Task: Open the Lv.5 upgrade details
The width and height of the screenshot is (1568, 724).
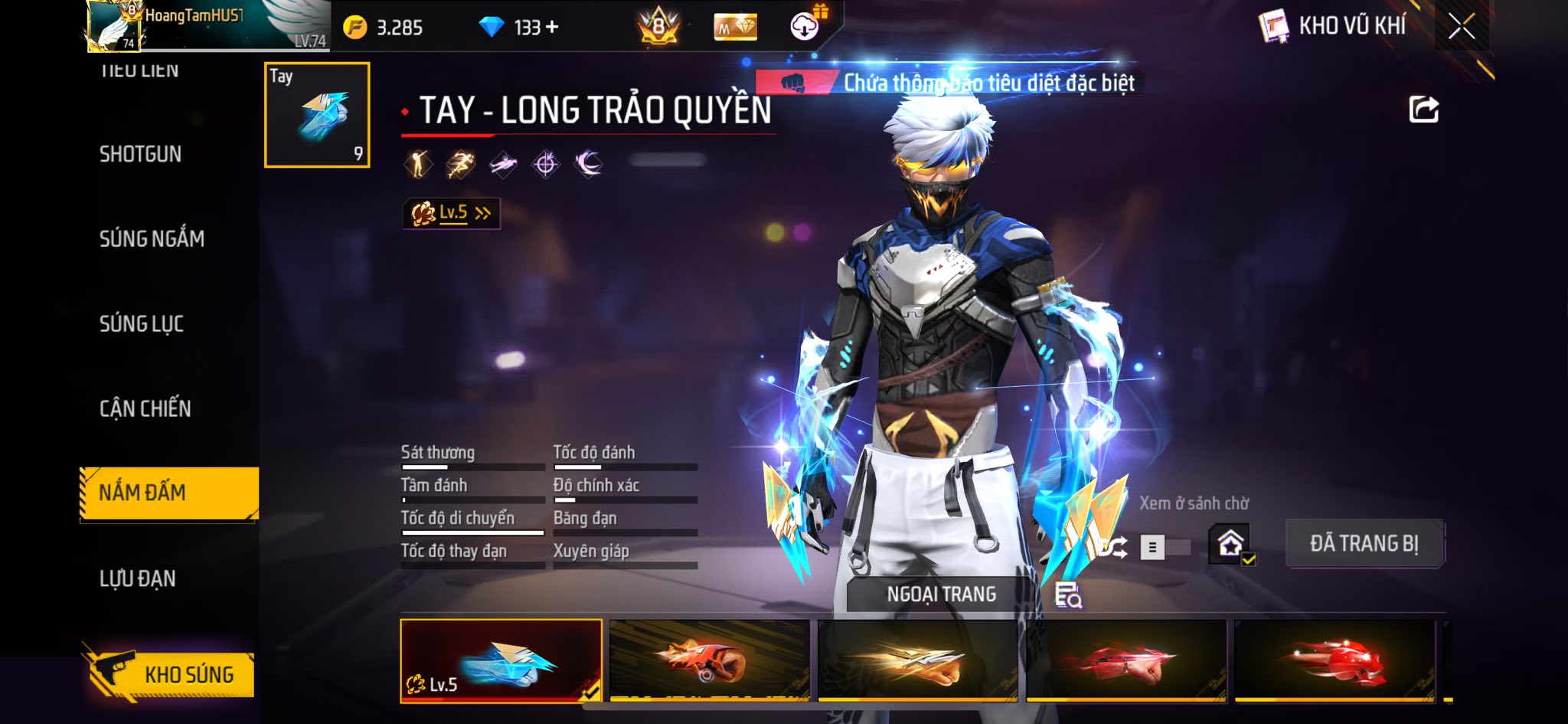Action: tap(452, 213)
